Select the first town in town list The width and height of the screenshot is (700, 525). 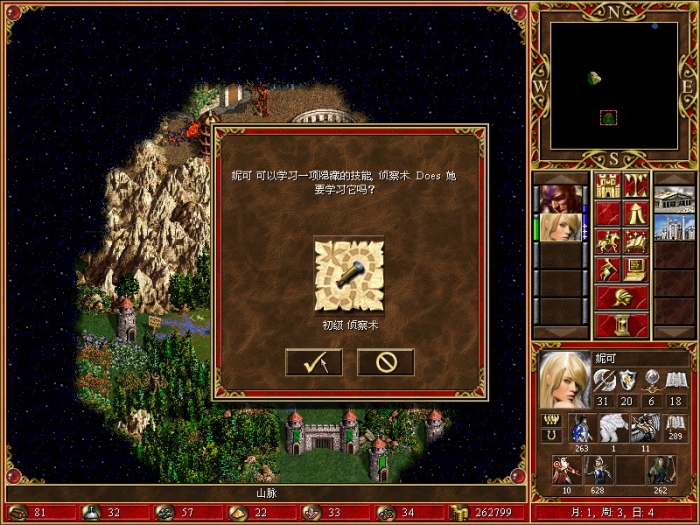pyautogui.click(x=674, y=198)
